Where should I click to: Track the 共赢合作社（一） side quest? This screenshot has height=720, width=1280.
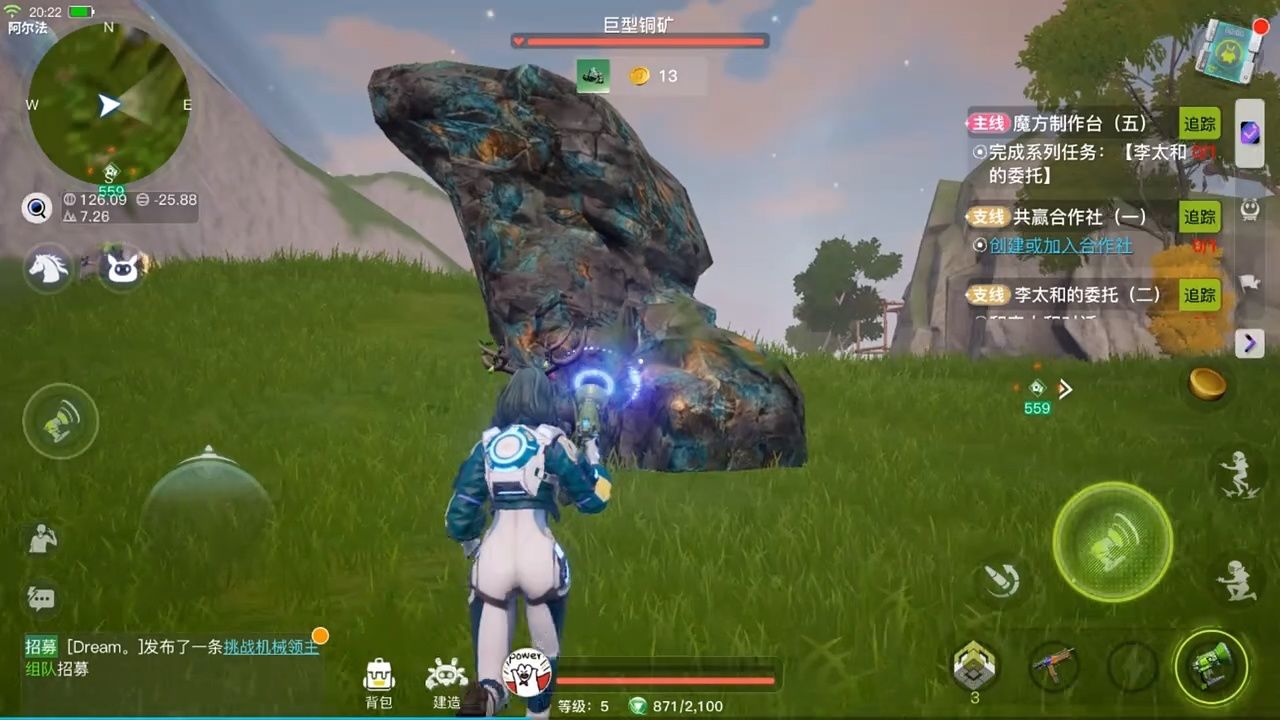1200,216
